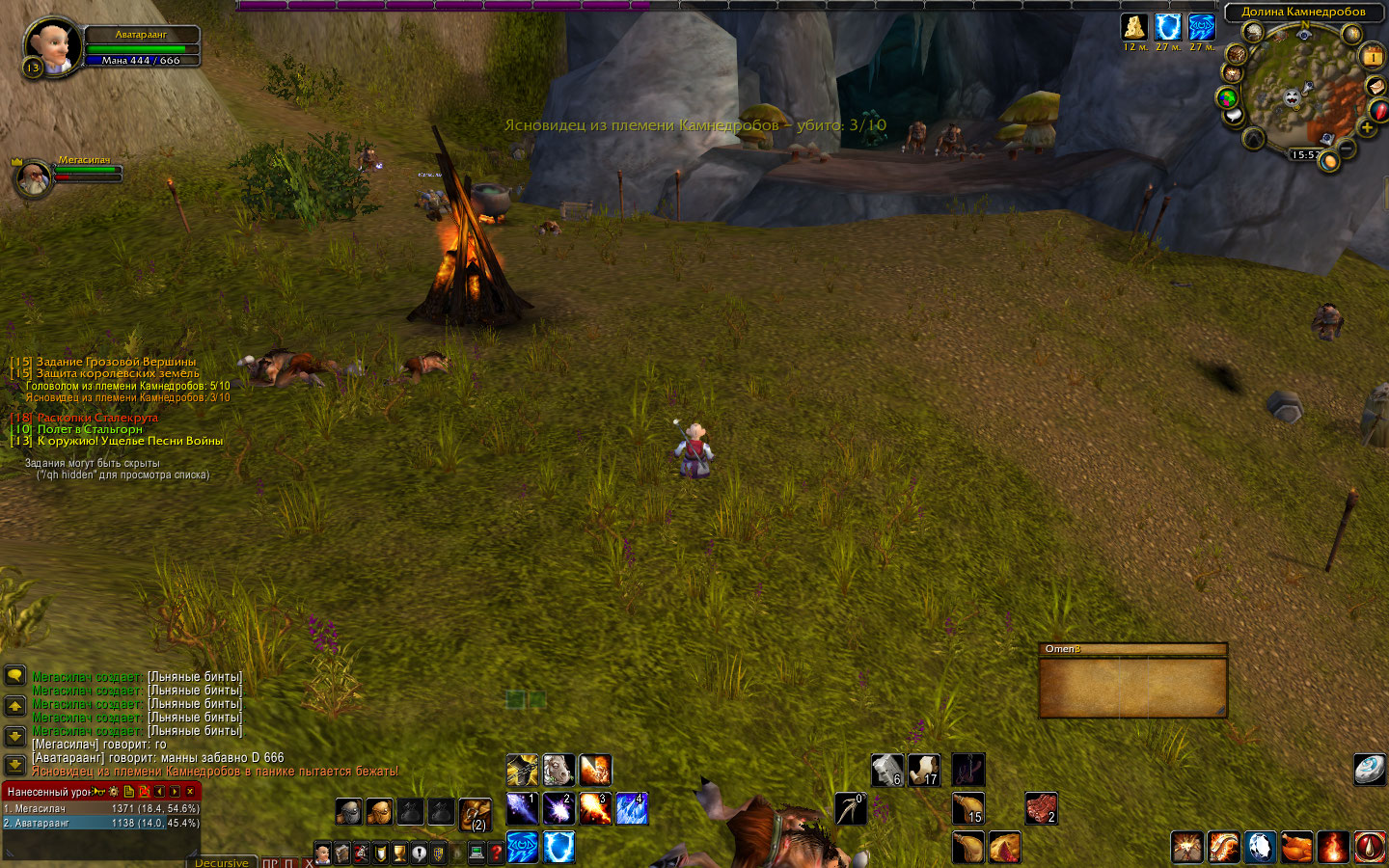This screenshot has width=1389, height=868.
Task: Open the chat menu speech bubble button
Action: click(15, 675)
